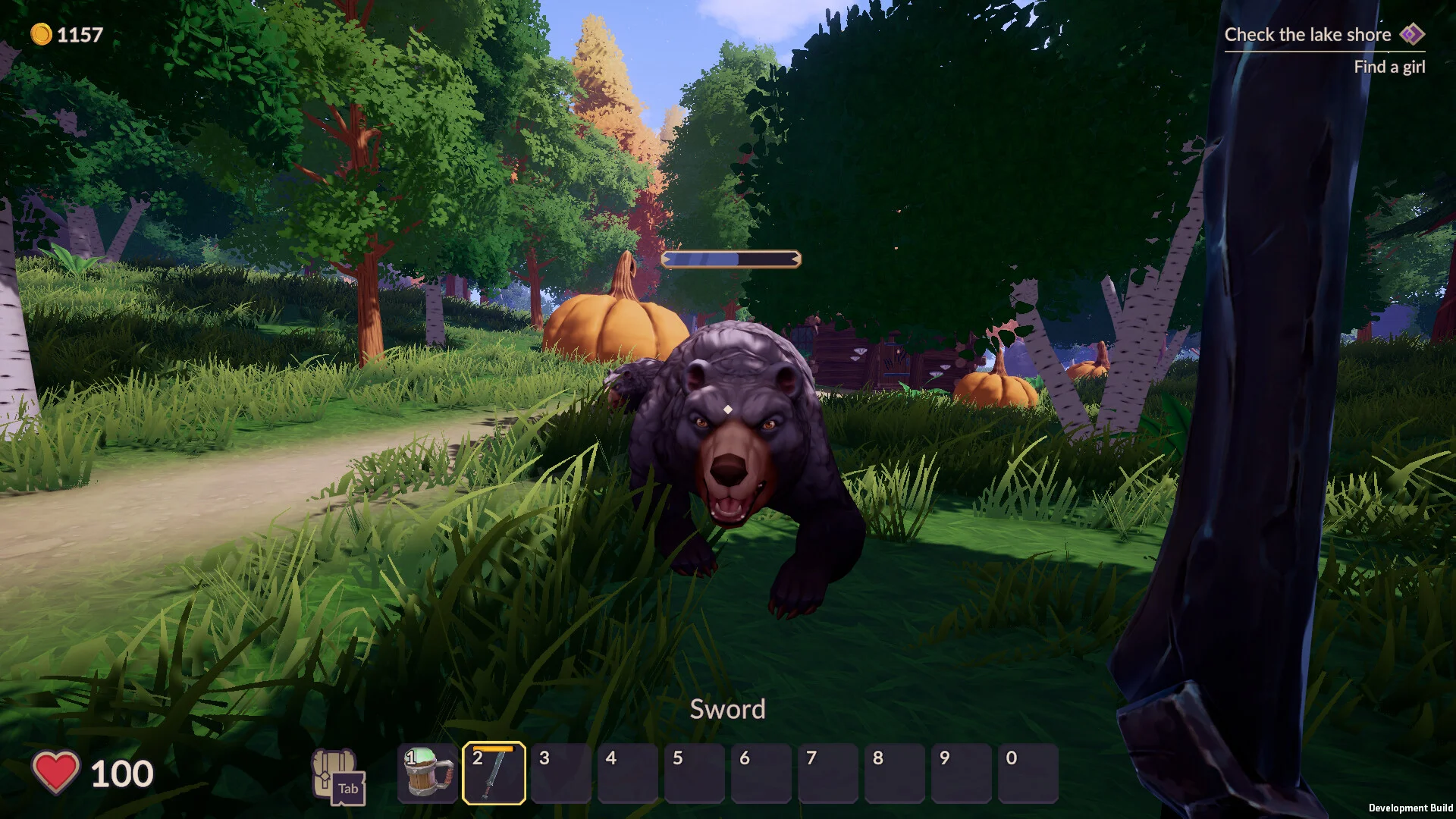Select the sword hotbar slot
This screenshot has height=819, width=1456.
pos(494,773)
